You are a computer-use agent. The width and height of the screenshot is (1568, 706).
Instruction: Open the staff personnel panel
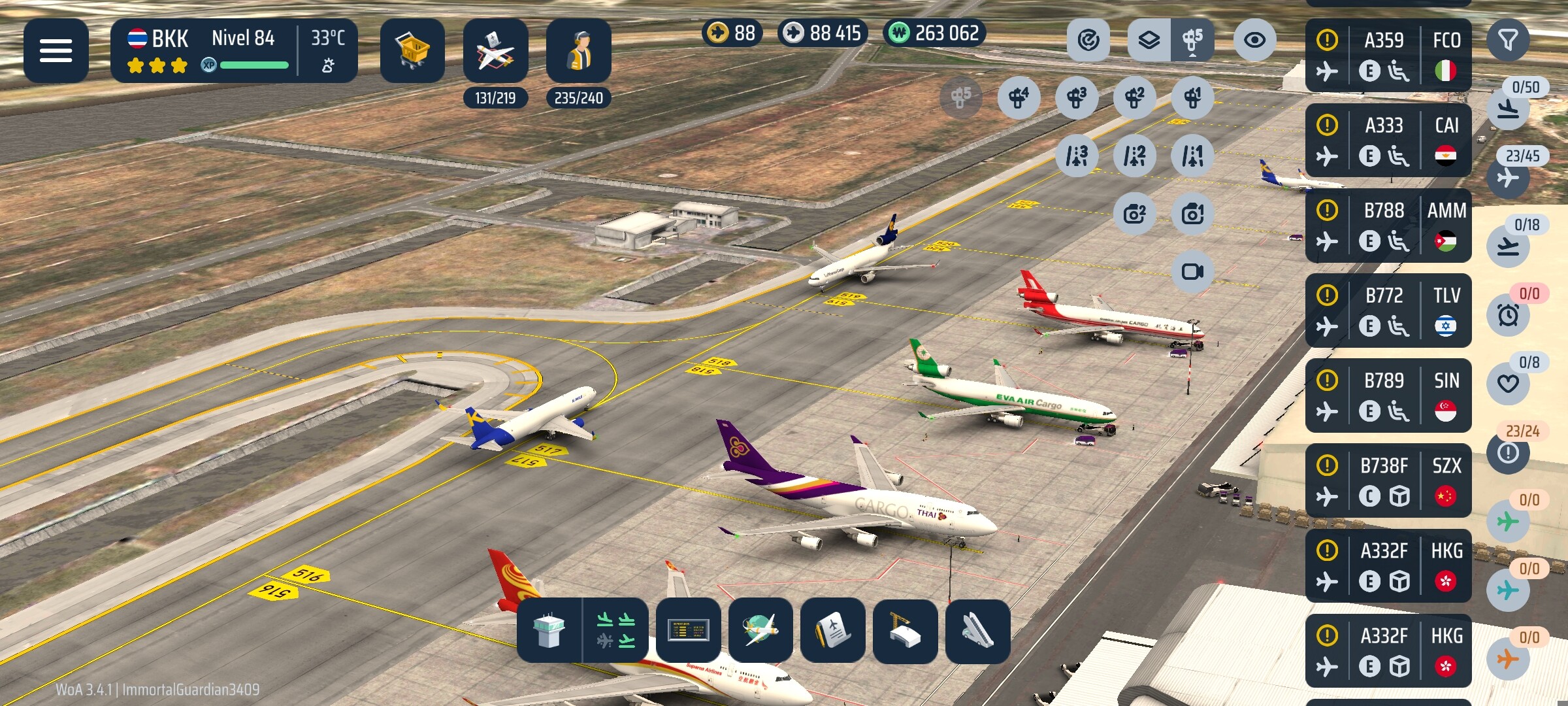(x=579, y=50)
